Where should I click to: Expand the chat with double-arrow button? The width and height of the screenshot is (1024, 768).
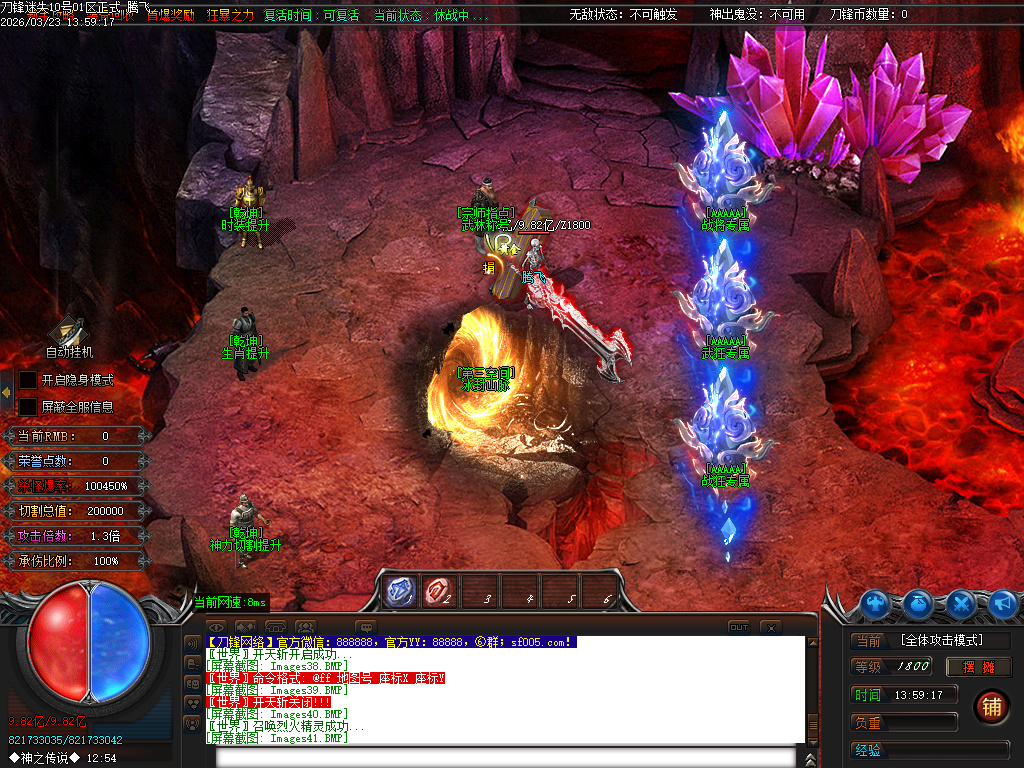point(246,627)
